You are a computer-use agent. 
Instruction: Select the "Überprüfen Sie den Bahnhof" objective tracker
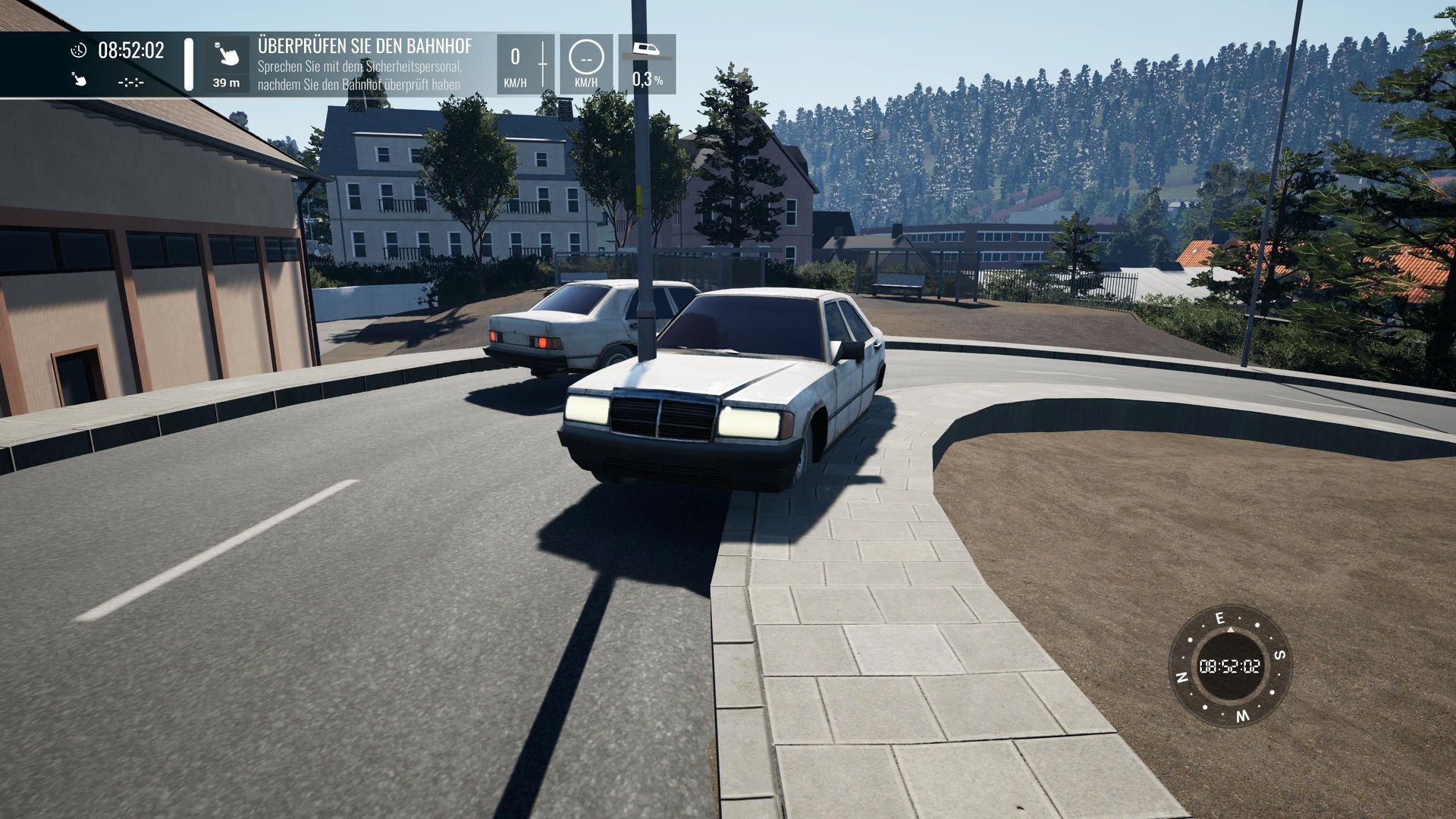(x=364, y=64)
